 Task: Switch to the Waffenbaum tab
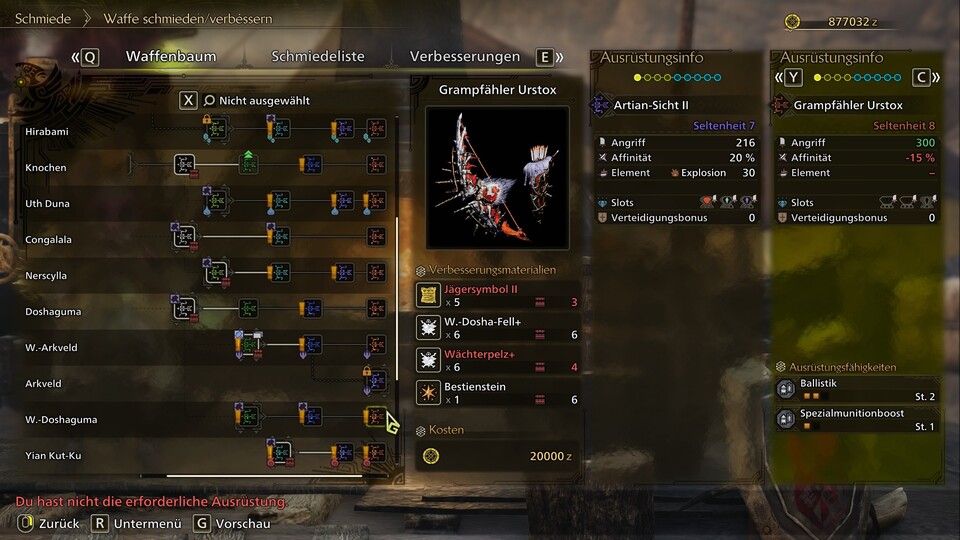click(170, 57)
